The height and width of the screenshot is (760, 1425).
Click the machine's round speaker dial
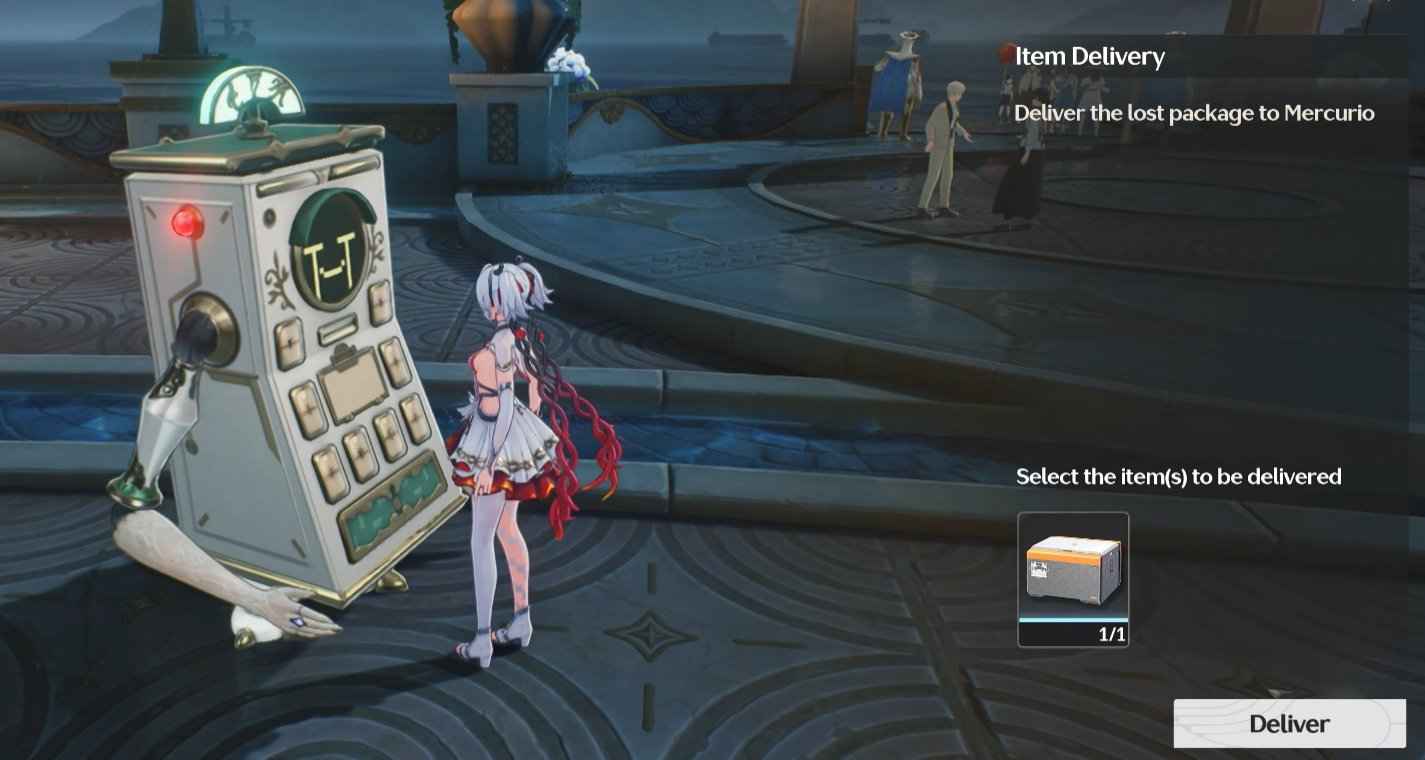[203, 327]
